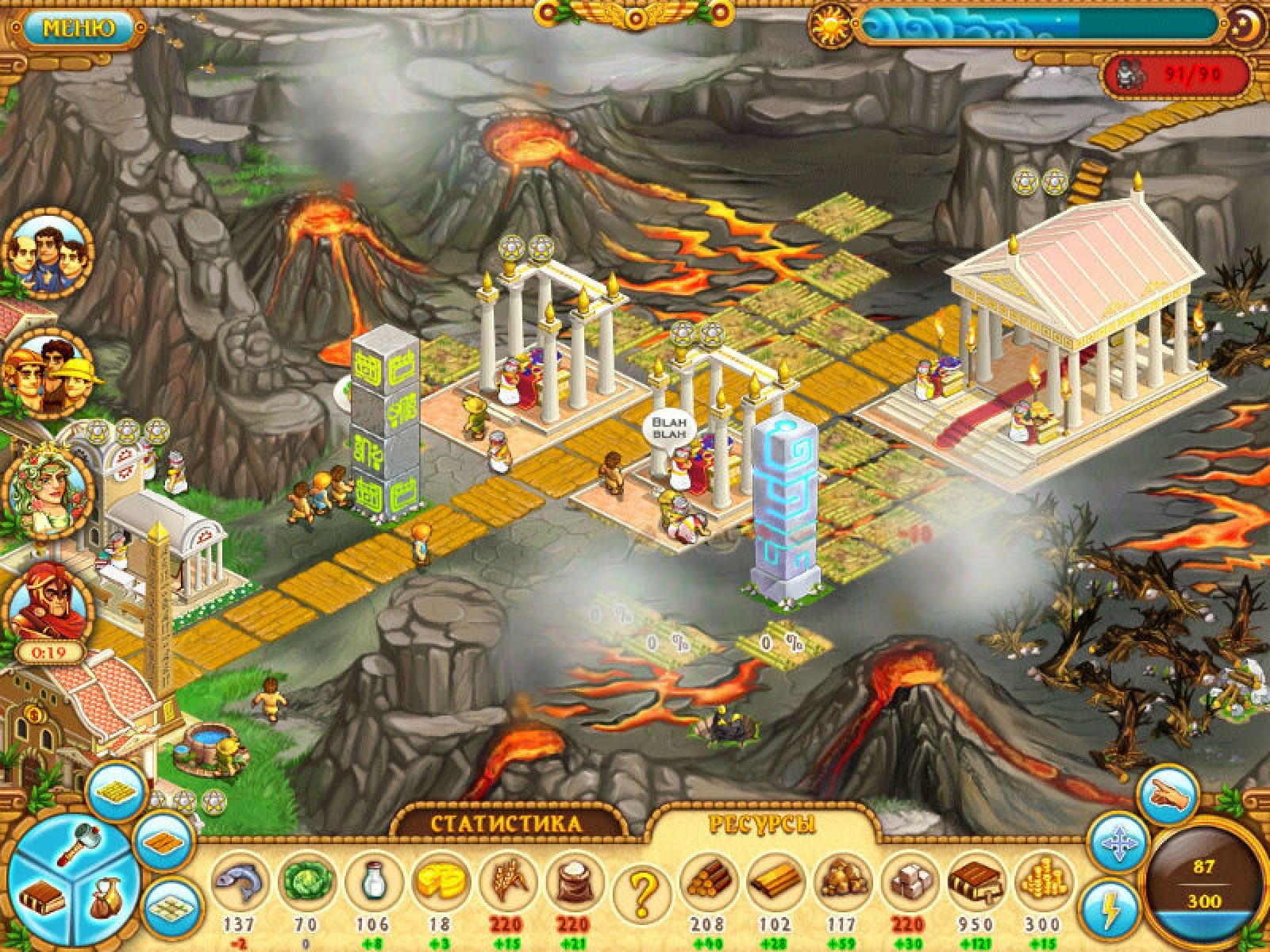Open the МЕНЮ button
The image size is (1270, 952).
(78, 29)
